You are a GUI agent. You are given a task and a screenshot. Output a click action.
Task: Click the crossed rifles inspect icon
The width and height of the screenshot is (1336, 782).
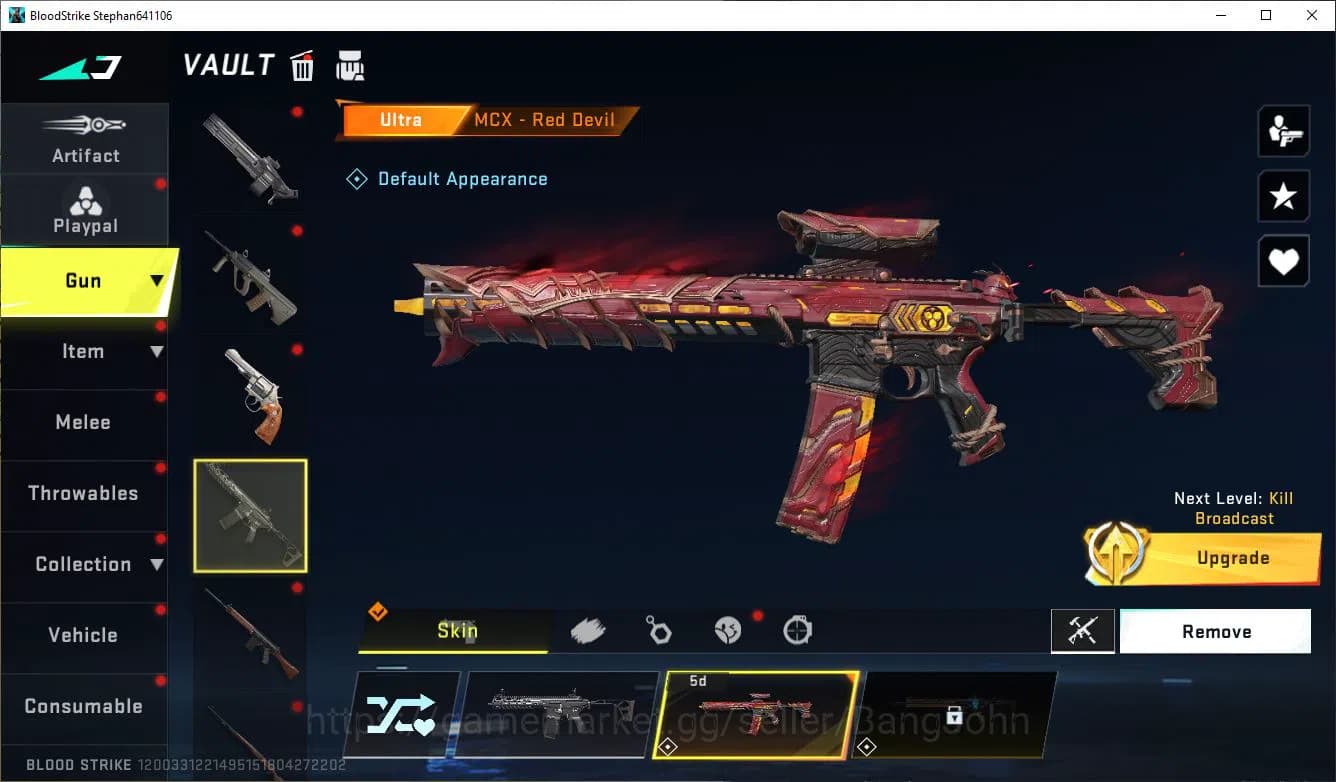[x=1083, y=631]
